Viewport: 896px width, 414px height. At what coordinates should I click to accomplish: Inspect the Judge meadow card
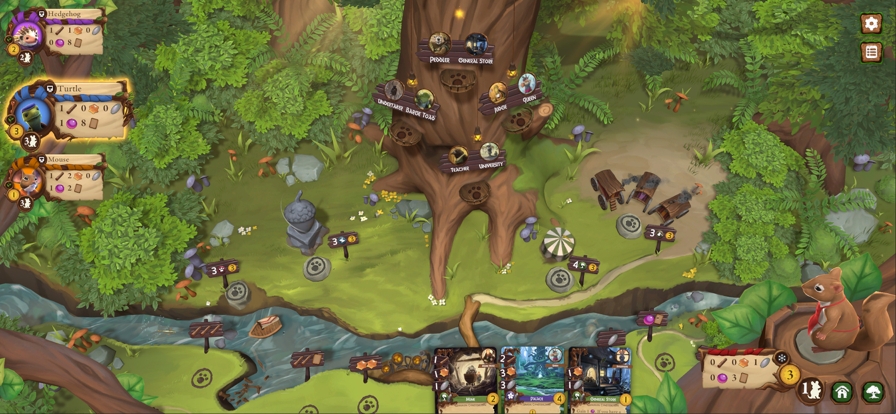pyautogui.click(x=497, y=93)
